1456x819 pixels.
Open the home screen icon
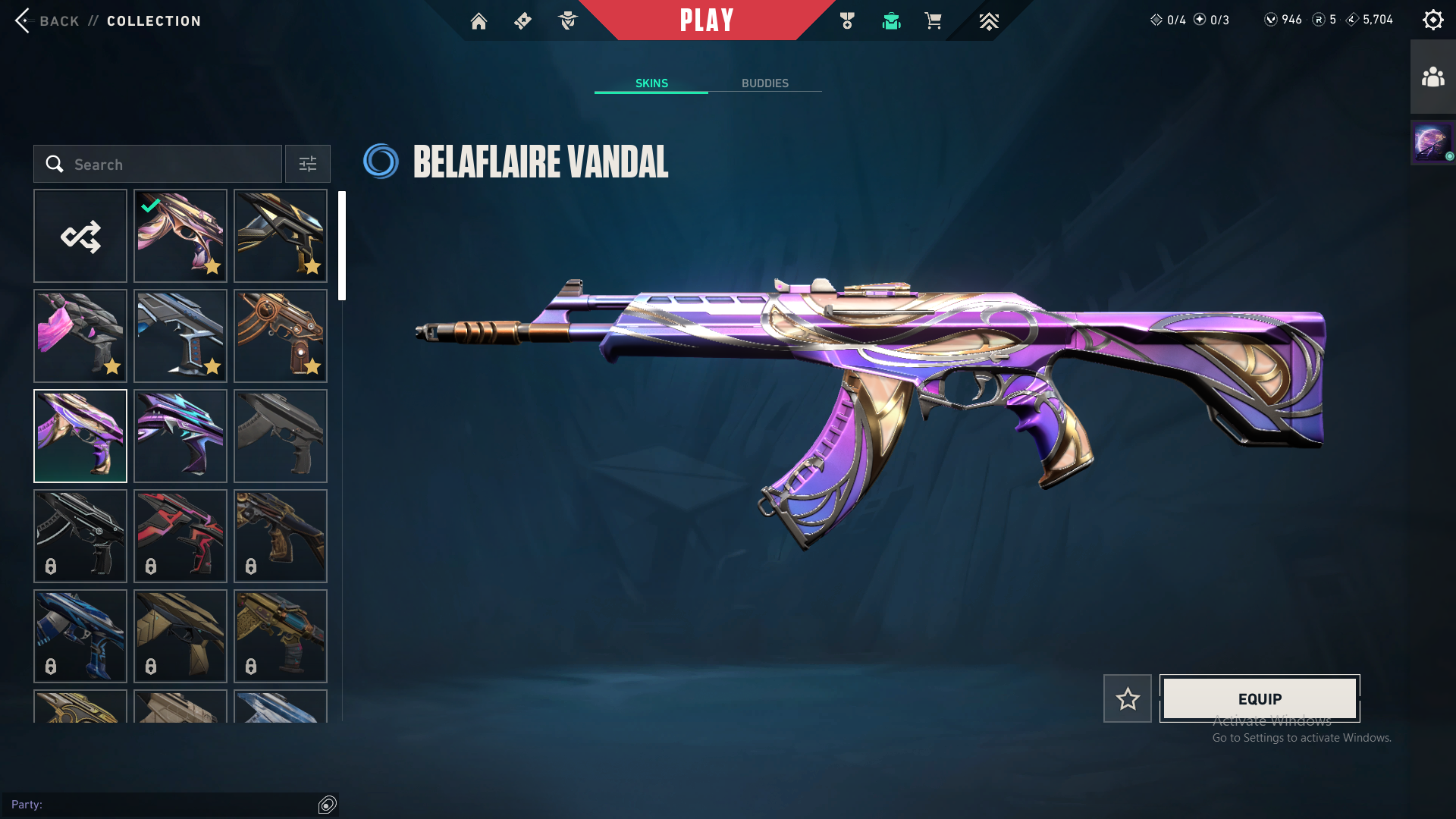pyautogui.click(x=479, y=21)
